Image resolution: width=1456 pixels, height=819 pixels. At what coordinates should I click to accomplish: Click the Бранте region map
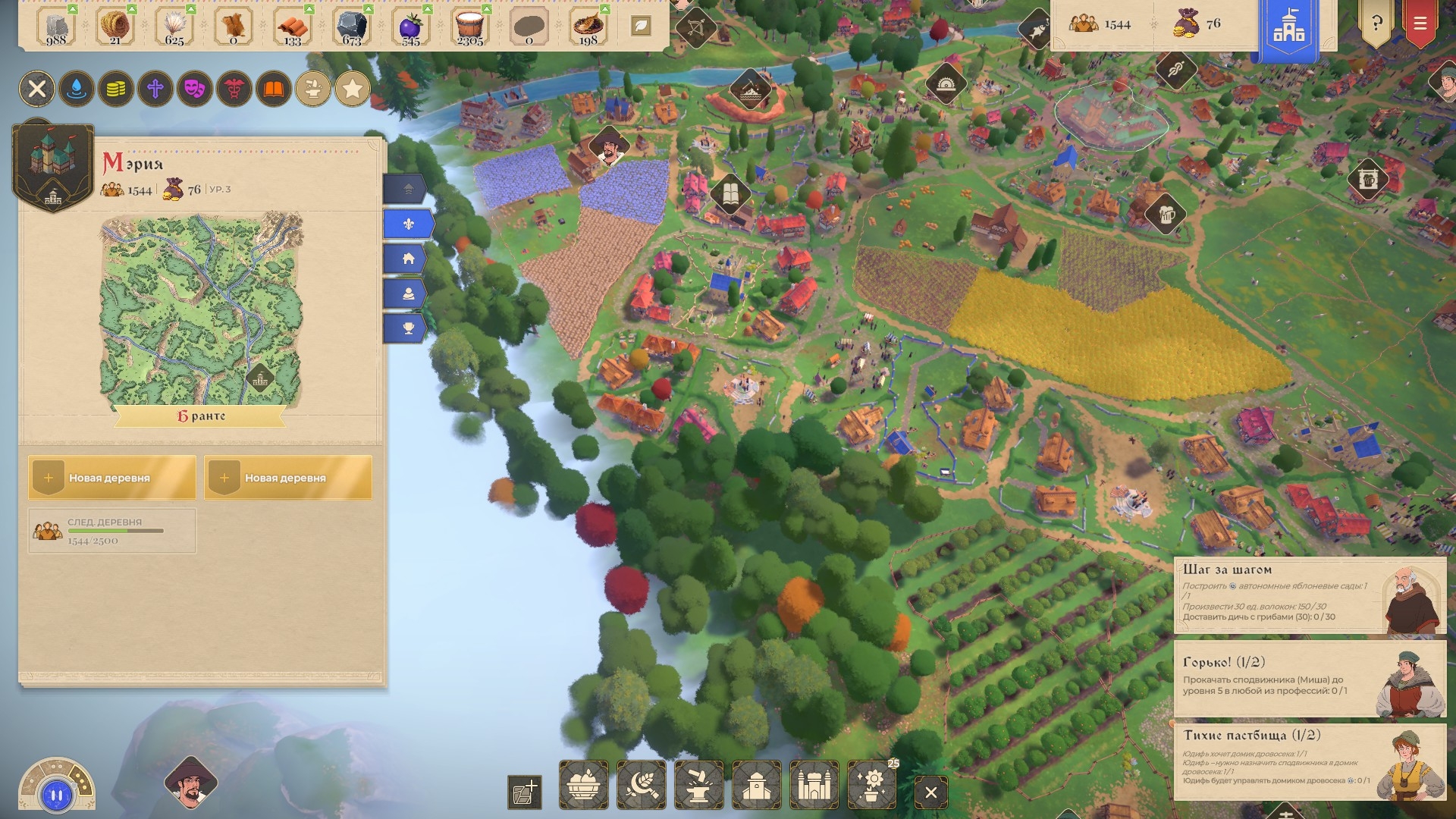coord(201,312)
